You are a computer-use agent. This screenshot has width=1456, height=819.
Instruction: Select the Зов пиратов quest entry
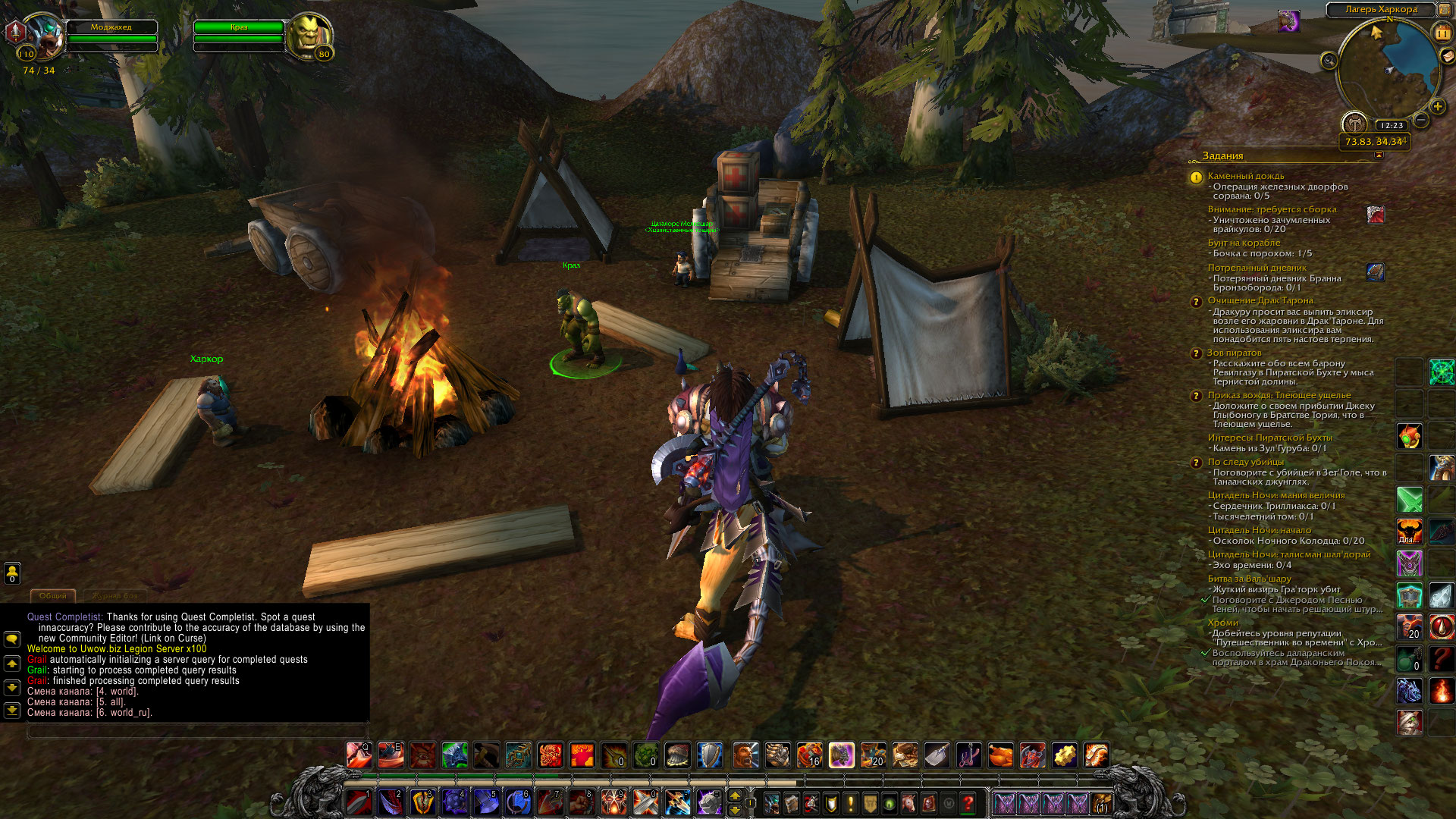coord(1234,353)
